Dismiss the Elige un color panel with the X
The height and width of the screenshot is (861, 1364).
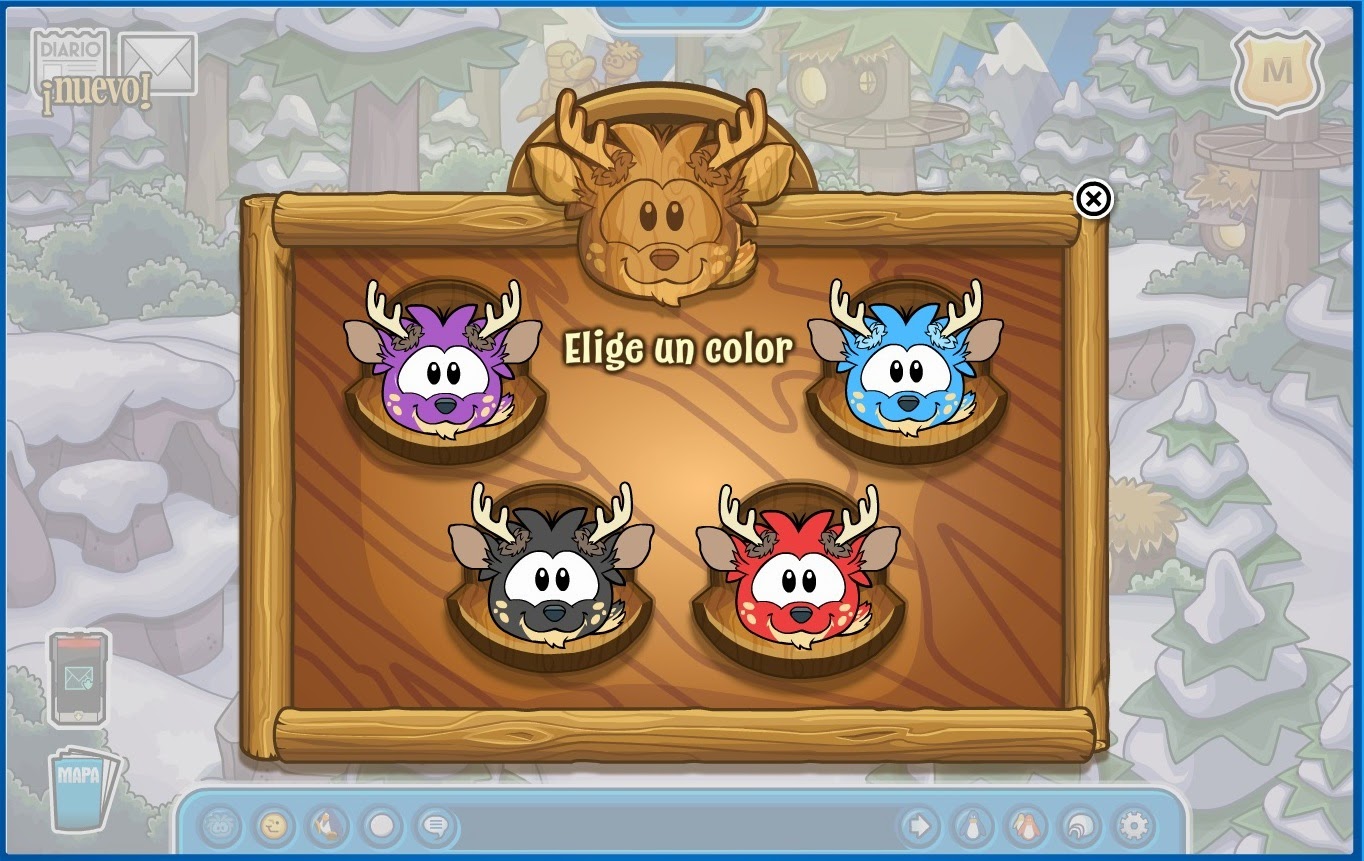tap(1093, 200)
